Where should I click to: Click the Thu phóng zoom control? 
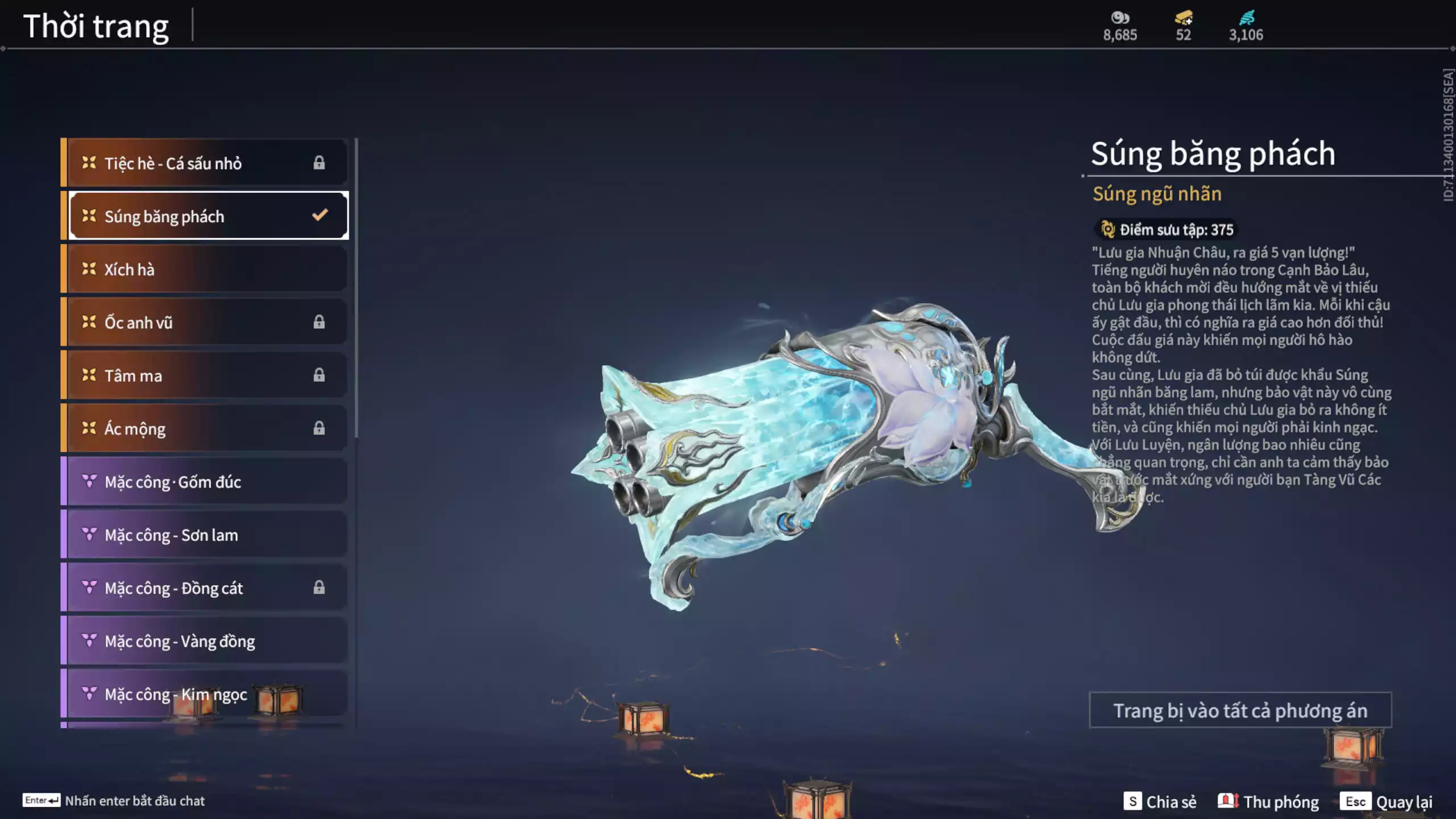[1268, 801]
